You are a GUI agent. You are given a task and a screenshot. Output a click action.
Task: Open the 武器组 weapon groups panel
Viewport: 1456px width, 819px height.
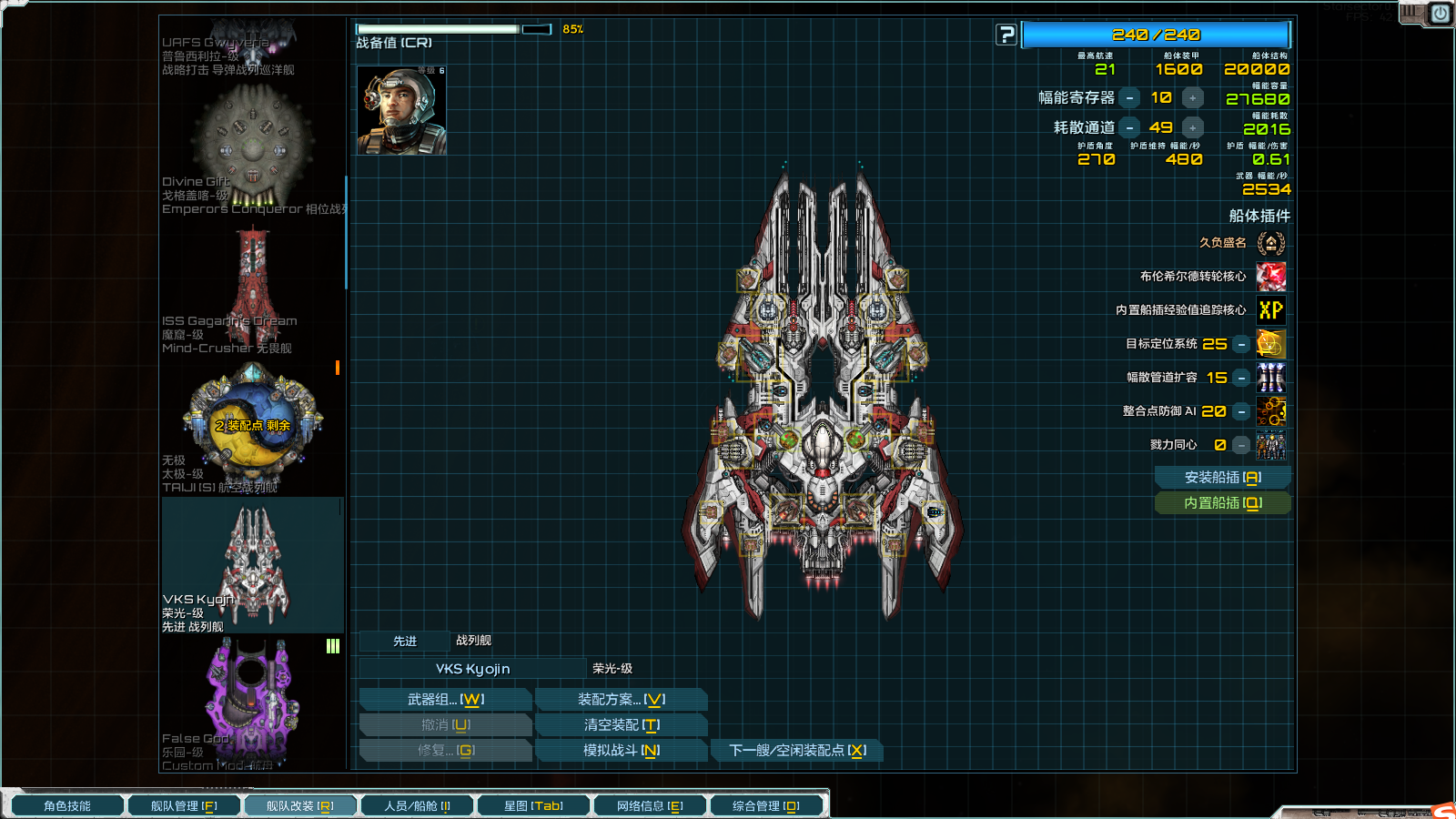click(445, 700)
